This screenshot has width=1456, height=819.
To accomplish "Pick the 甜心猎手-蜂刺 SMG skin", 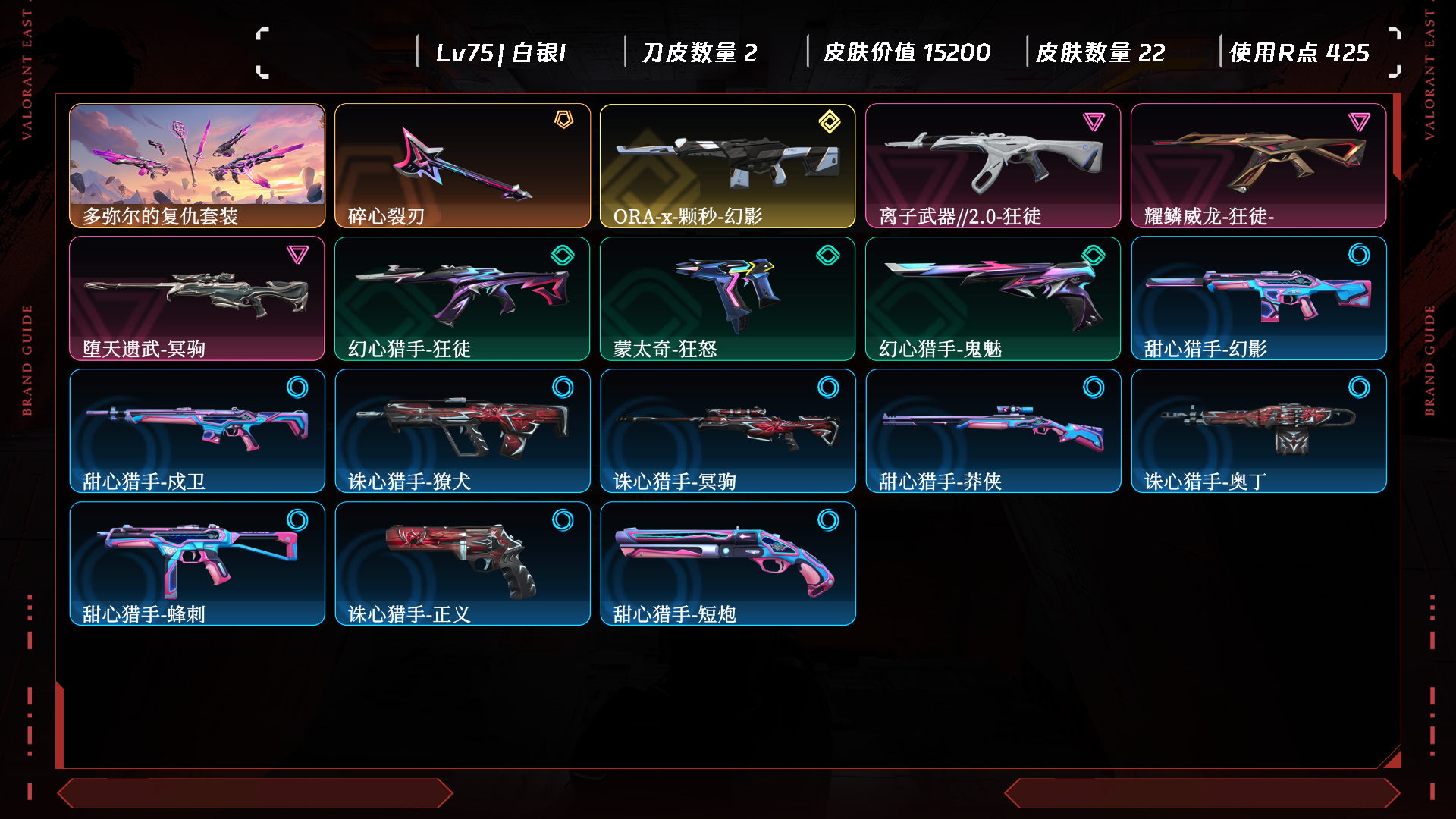I will pos(197,563).
